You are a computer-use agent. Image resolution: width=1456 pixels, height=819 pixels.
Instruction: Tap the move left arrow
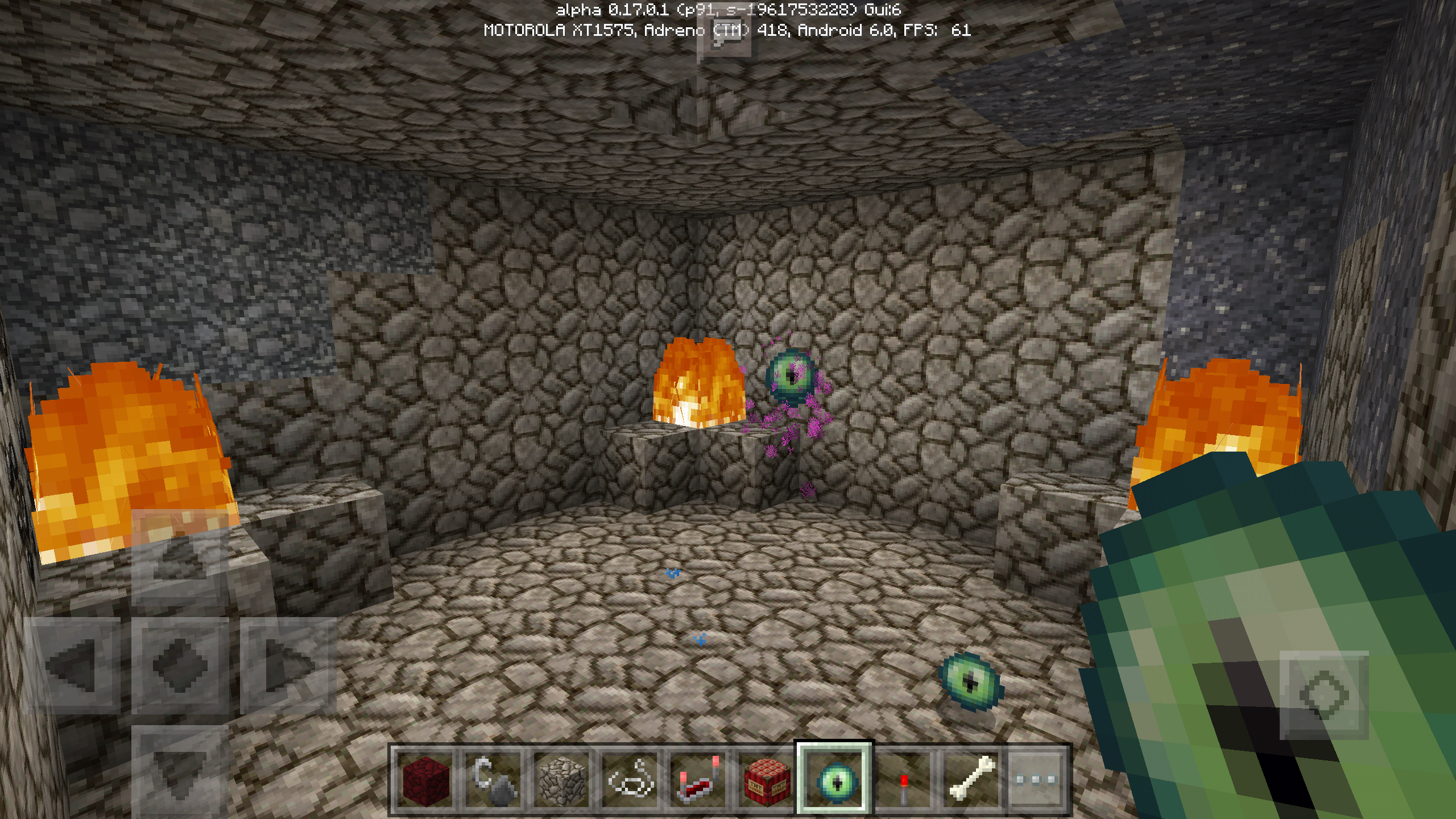pos(72,665)
